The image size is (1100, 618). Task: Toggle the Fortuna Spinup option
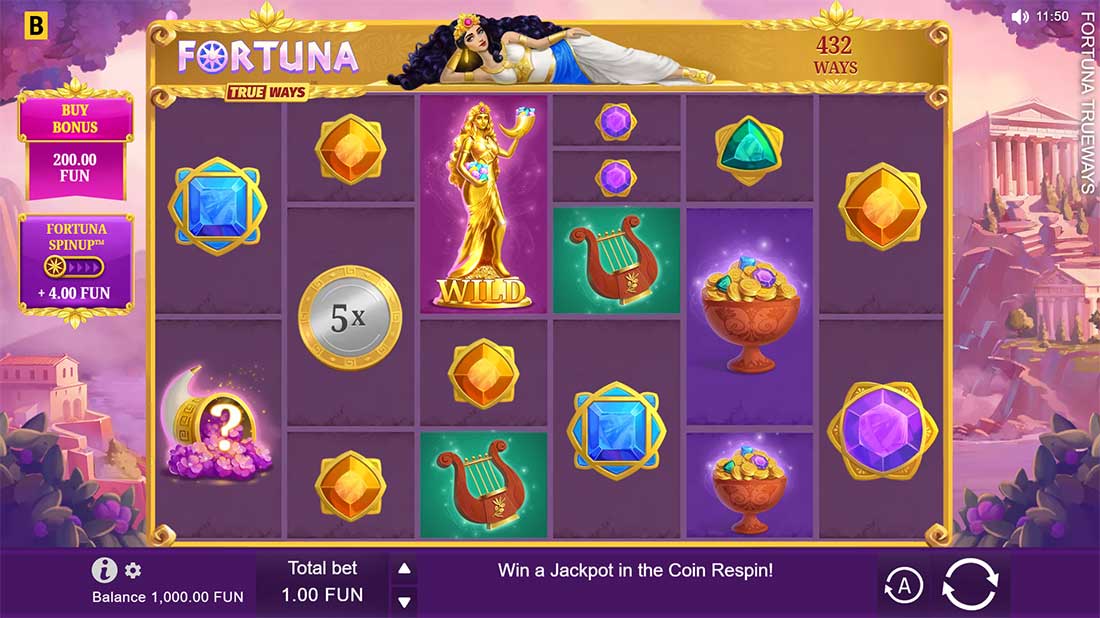coord(76,266)
